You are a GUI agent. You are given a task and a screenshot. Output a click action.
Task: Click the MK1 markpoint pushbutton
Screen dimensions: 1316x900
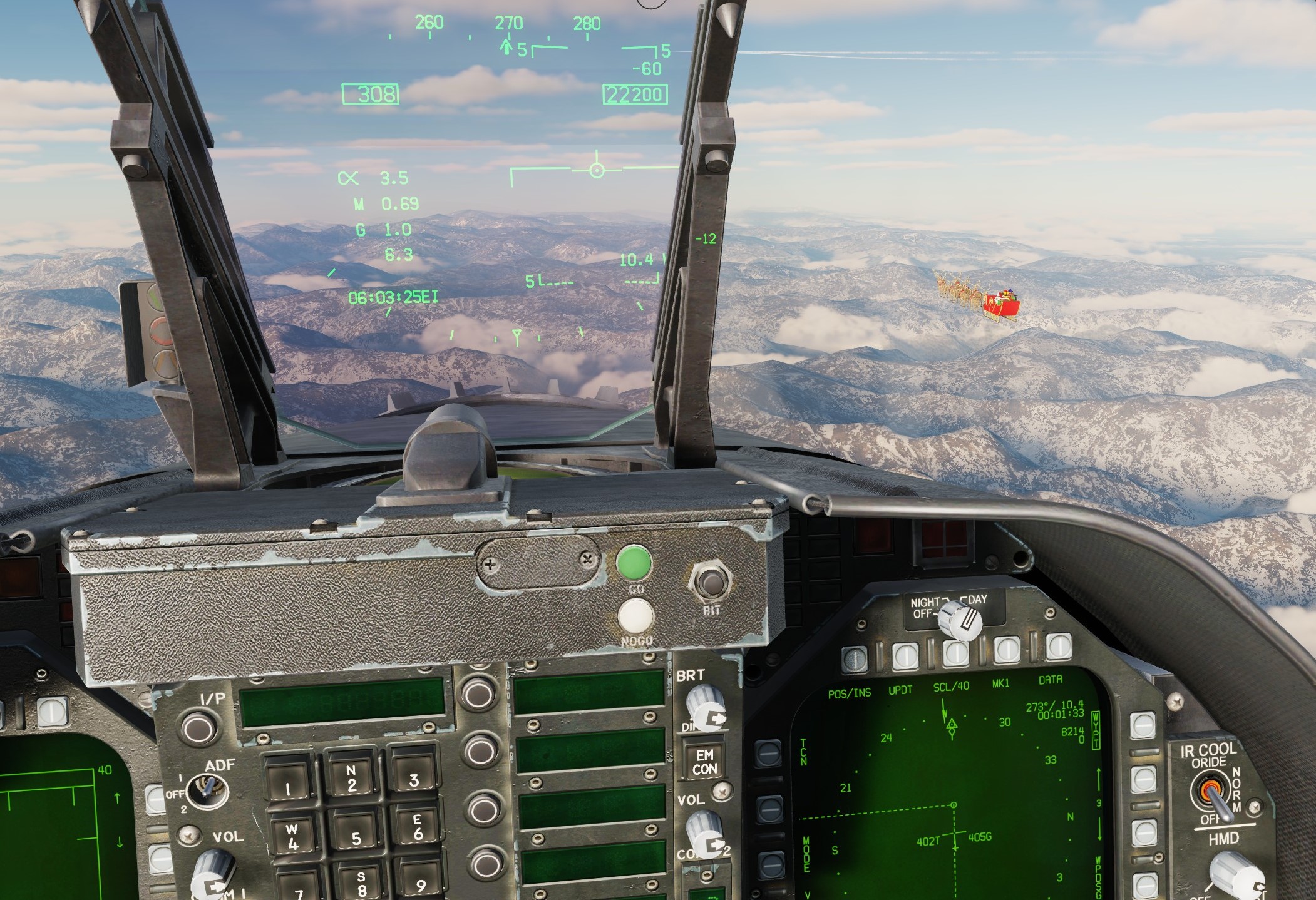click(x=1006, y=648)
